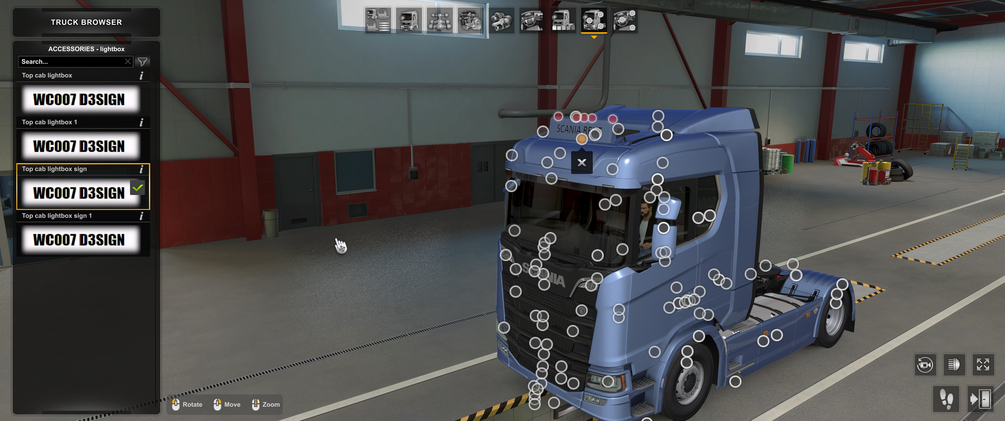The height and width of the screenshot is (421, 1005).
Task: Toggle the truck headlights button
Action: (x=954, y=365)
